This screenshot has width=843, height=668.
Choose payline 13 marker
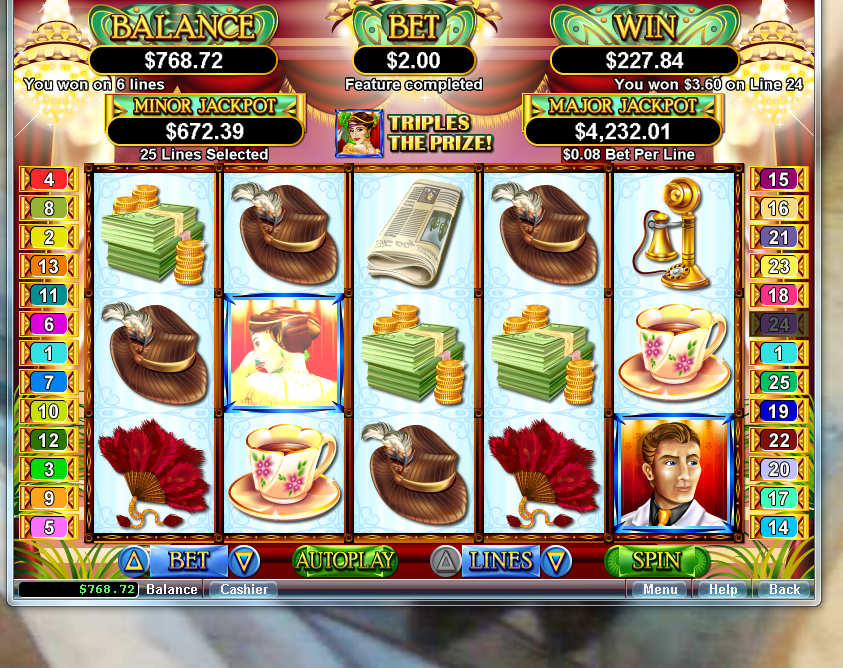pyautogui.click(x=48, y=266)
